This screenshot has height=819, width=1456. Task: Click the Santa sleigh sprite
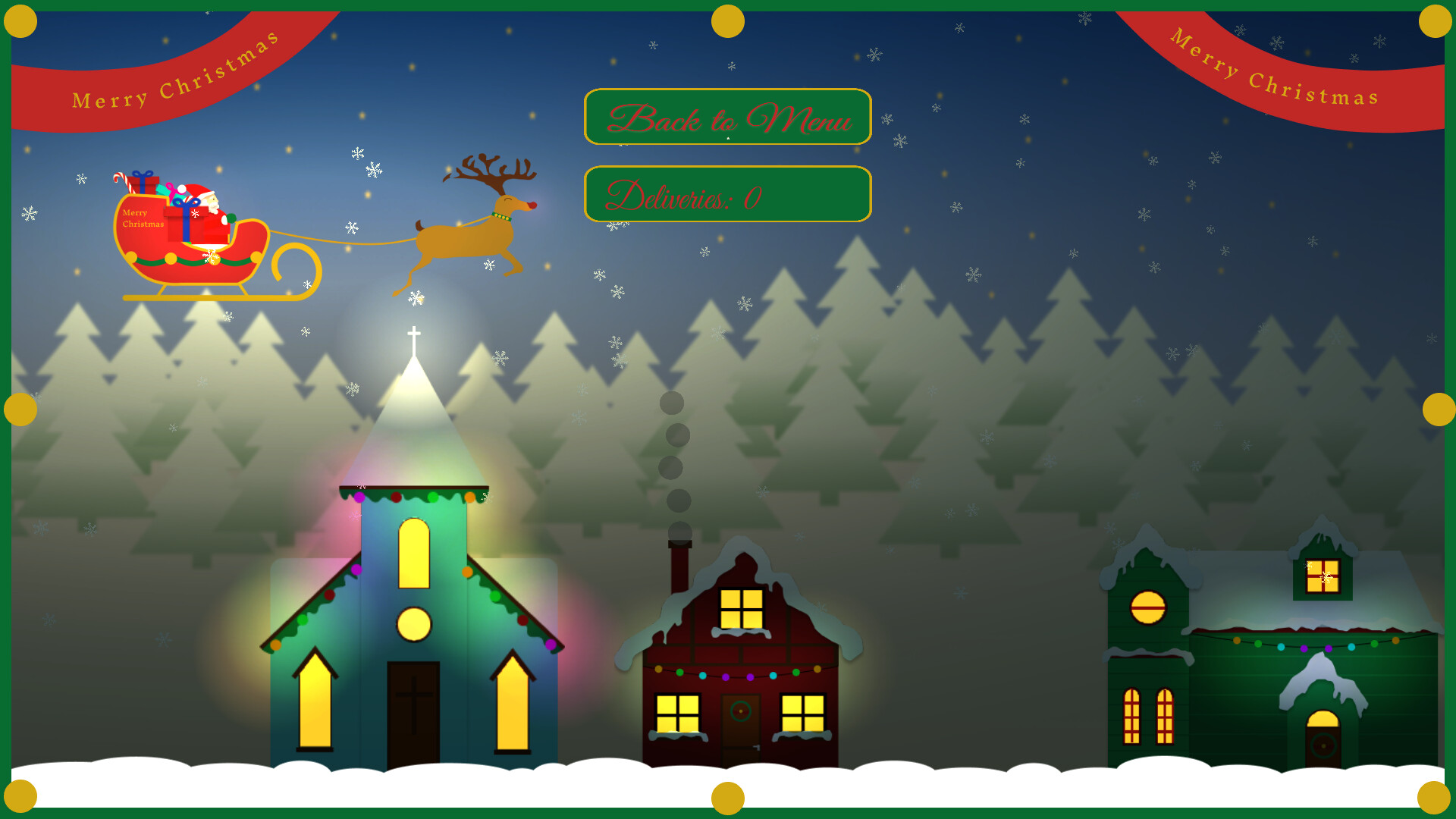(x=190, y=243)
